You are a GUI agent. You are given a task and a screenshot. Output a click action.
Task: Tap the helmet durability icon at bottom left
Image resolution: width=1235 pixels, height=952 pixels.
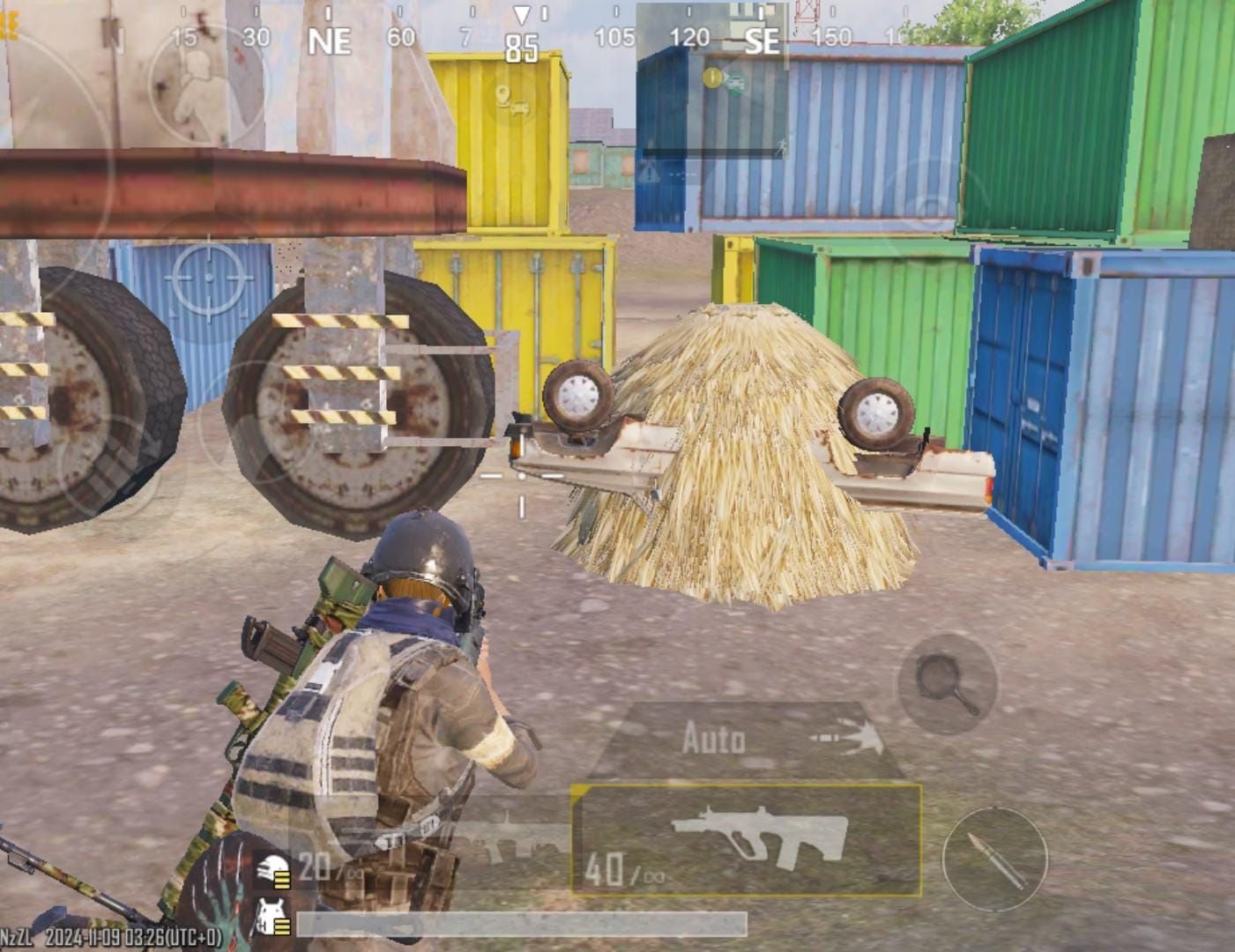[x=273, y=868]
